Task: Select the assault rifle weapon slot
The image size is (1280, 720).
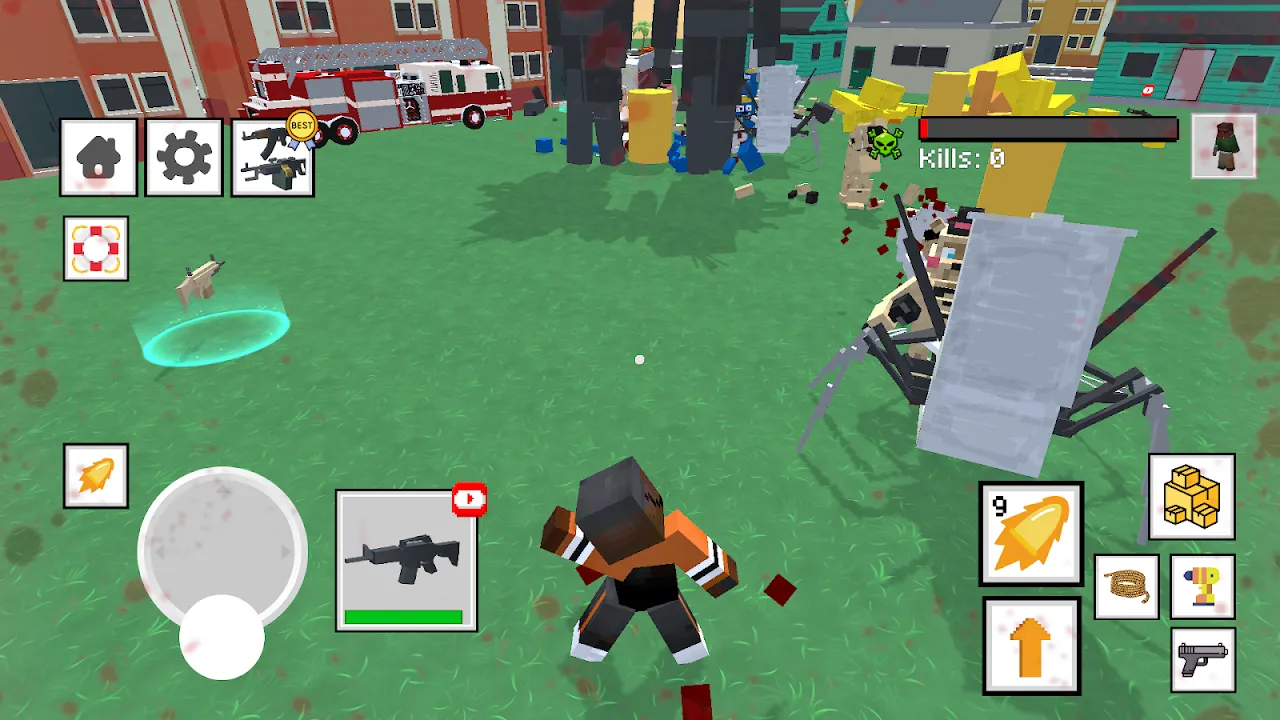Action: point(406,561)
